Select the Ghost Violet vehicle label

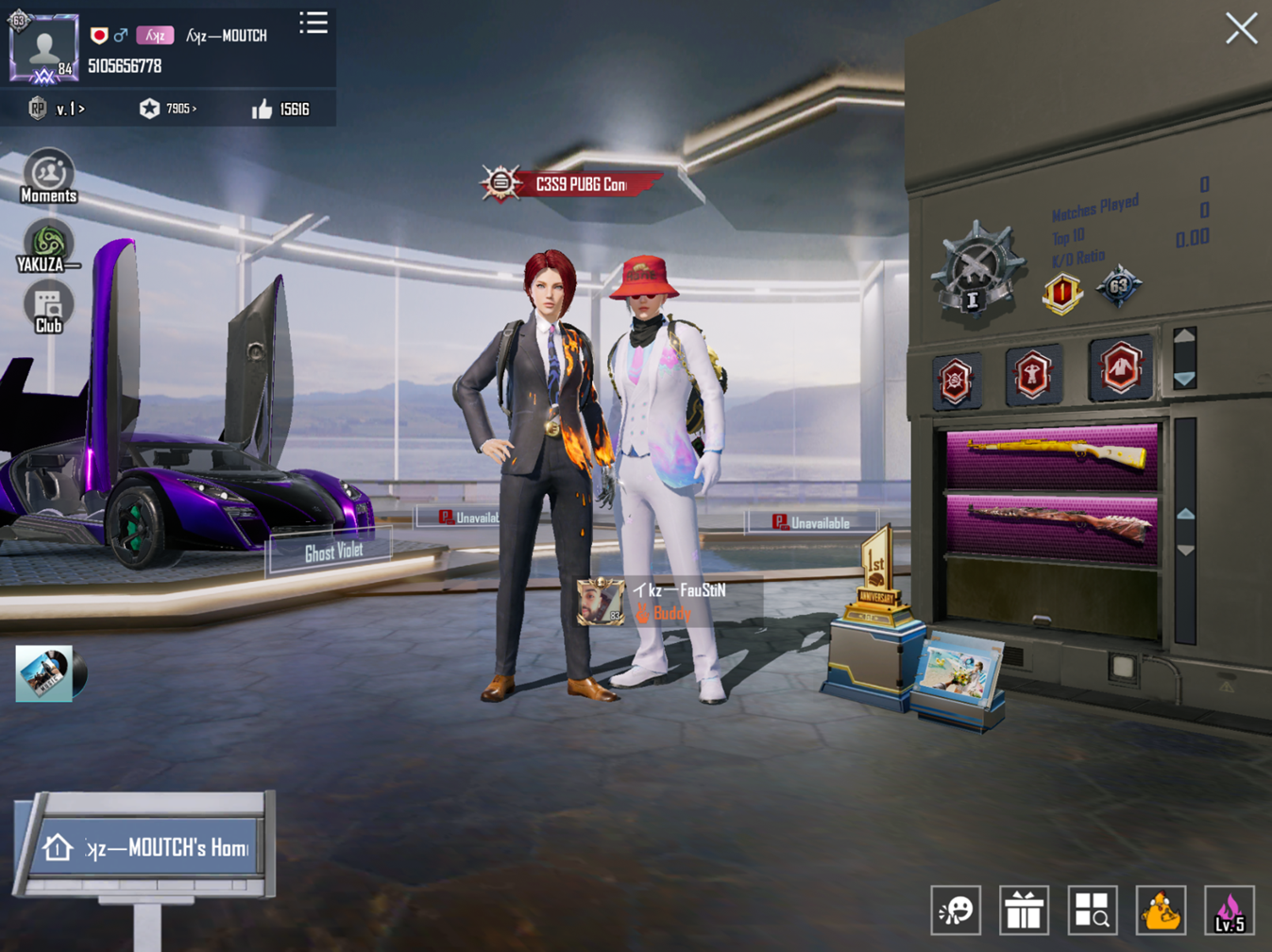(x=332, y=552)
